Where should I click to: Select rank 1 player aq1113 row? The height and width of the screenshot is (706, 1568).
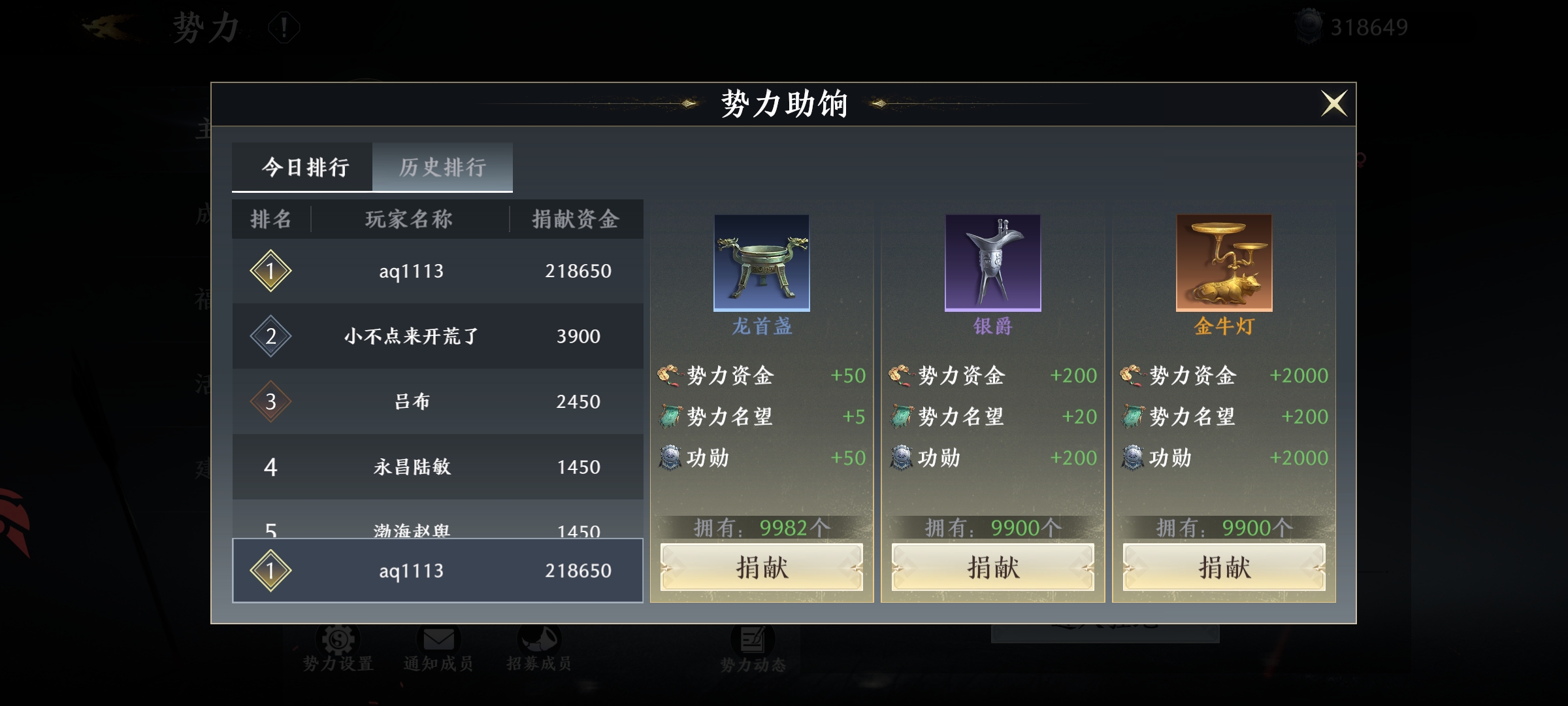coord(436,271)
